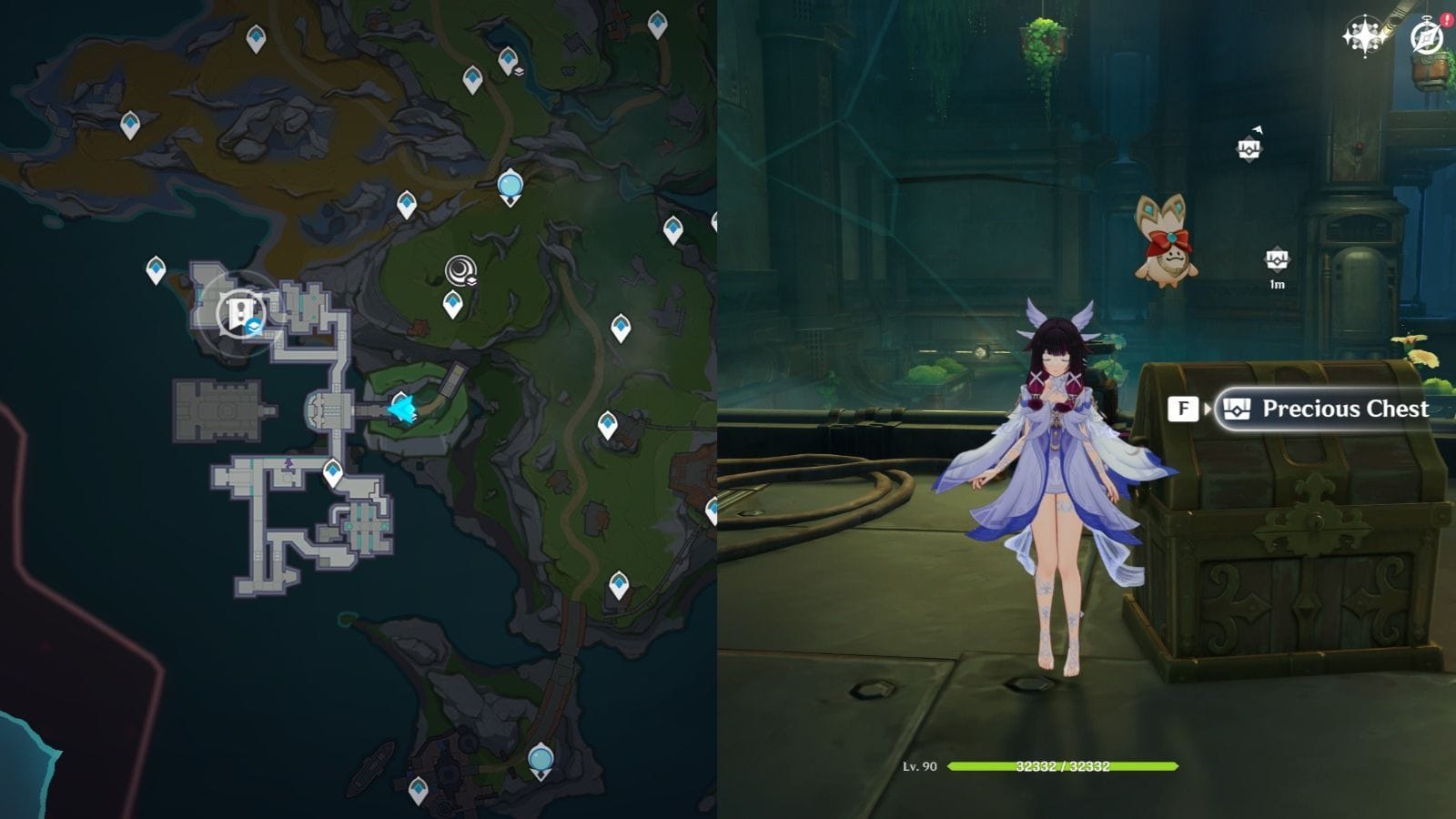
Task: Click the round blue orb marker near the map top
Action: point(510,187)
